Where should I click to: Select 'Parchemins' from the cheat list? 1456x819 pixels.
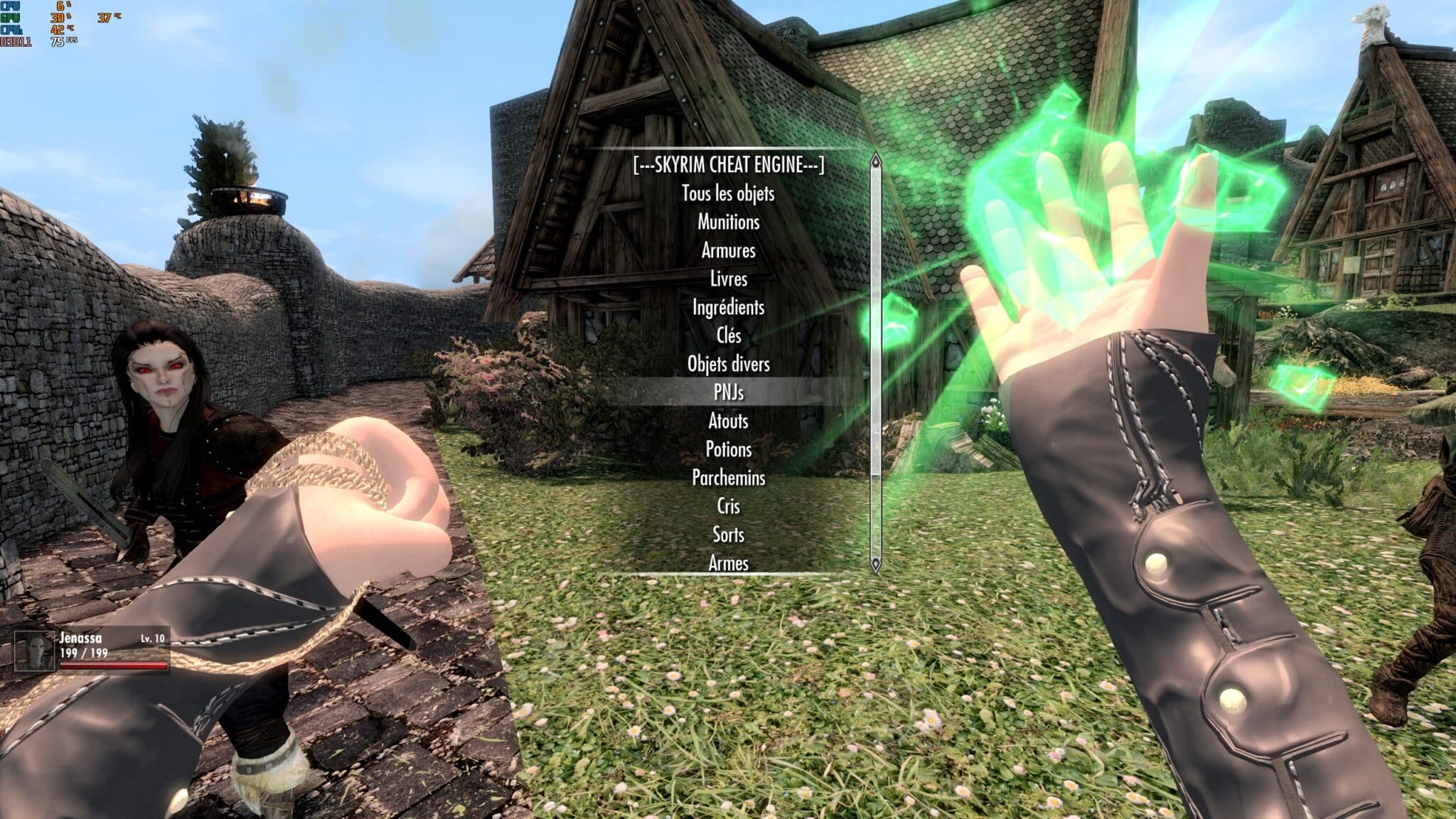(x=728, y=478)
